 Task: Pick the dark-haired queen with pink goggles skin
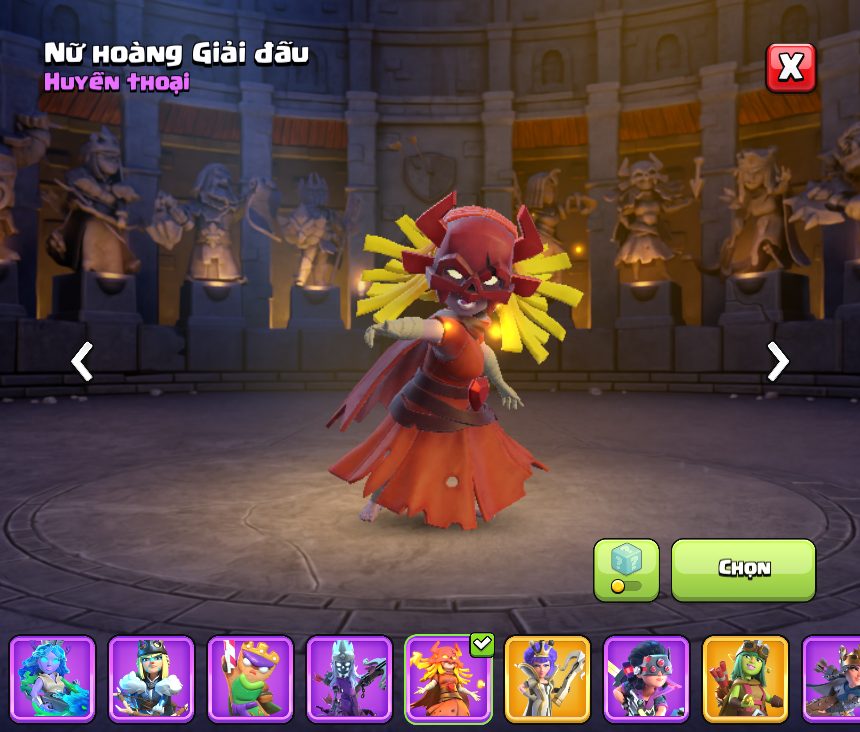[x=646, y=679]
